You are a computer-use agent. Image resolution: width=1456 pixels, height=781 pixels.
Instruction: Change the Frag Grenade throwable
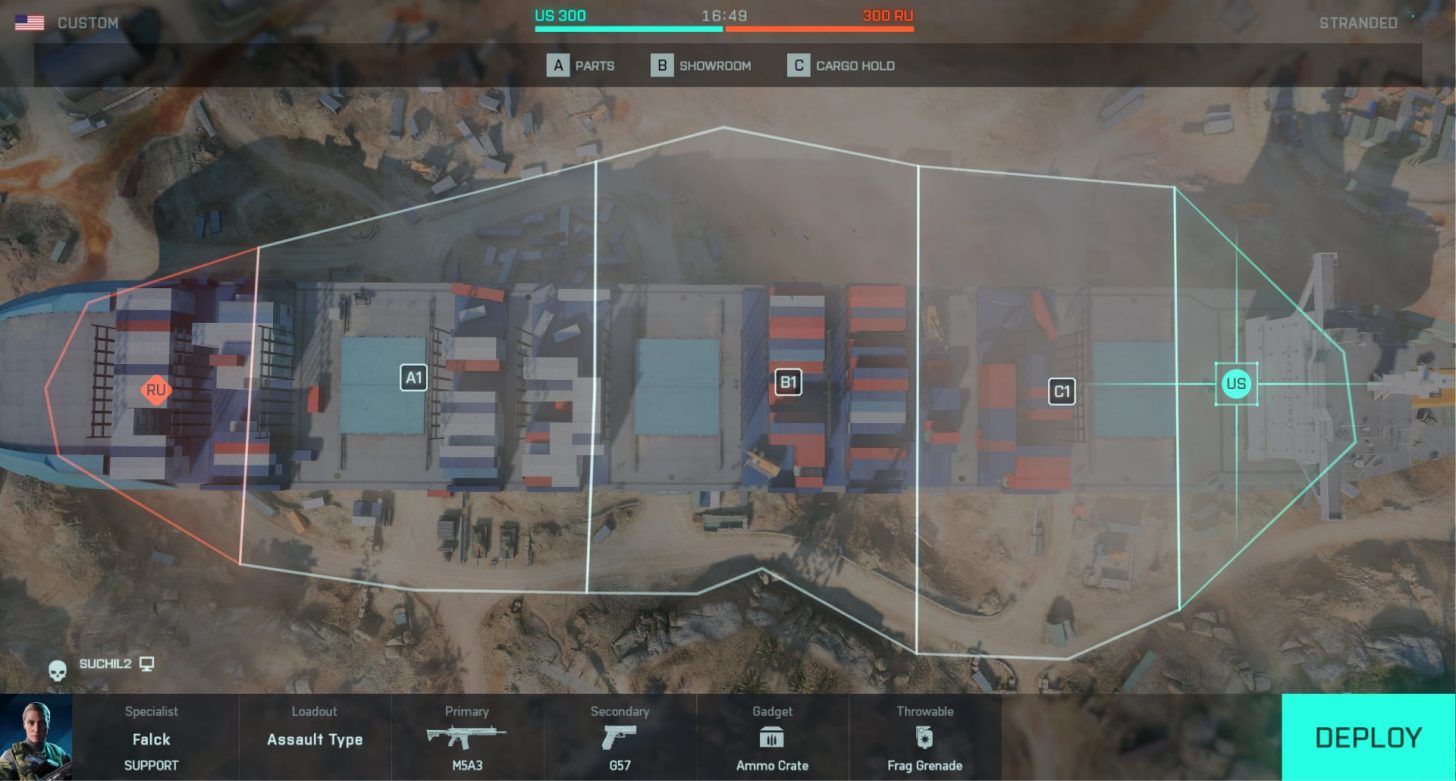(x=924, y=738)
